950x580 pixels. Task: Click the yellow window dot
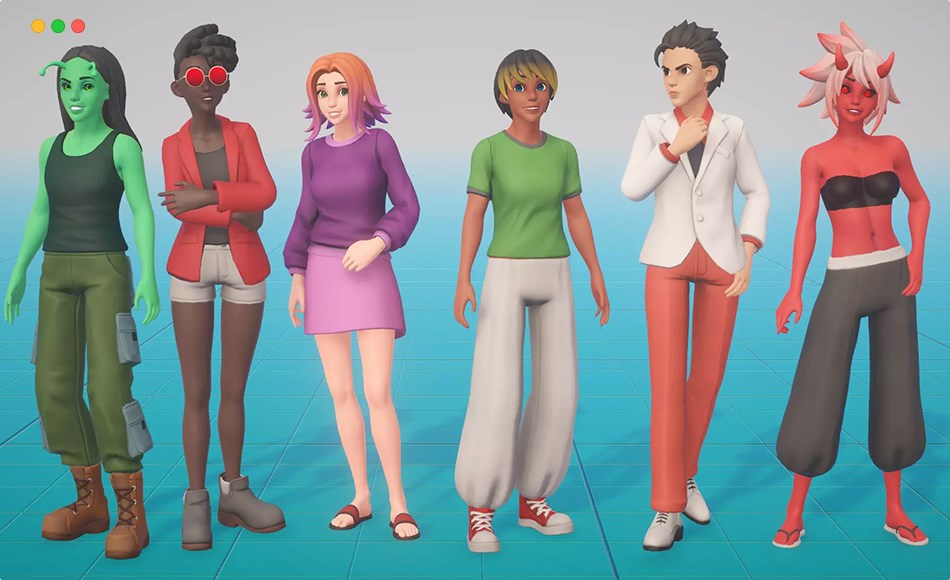[38, 26]
